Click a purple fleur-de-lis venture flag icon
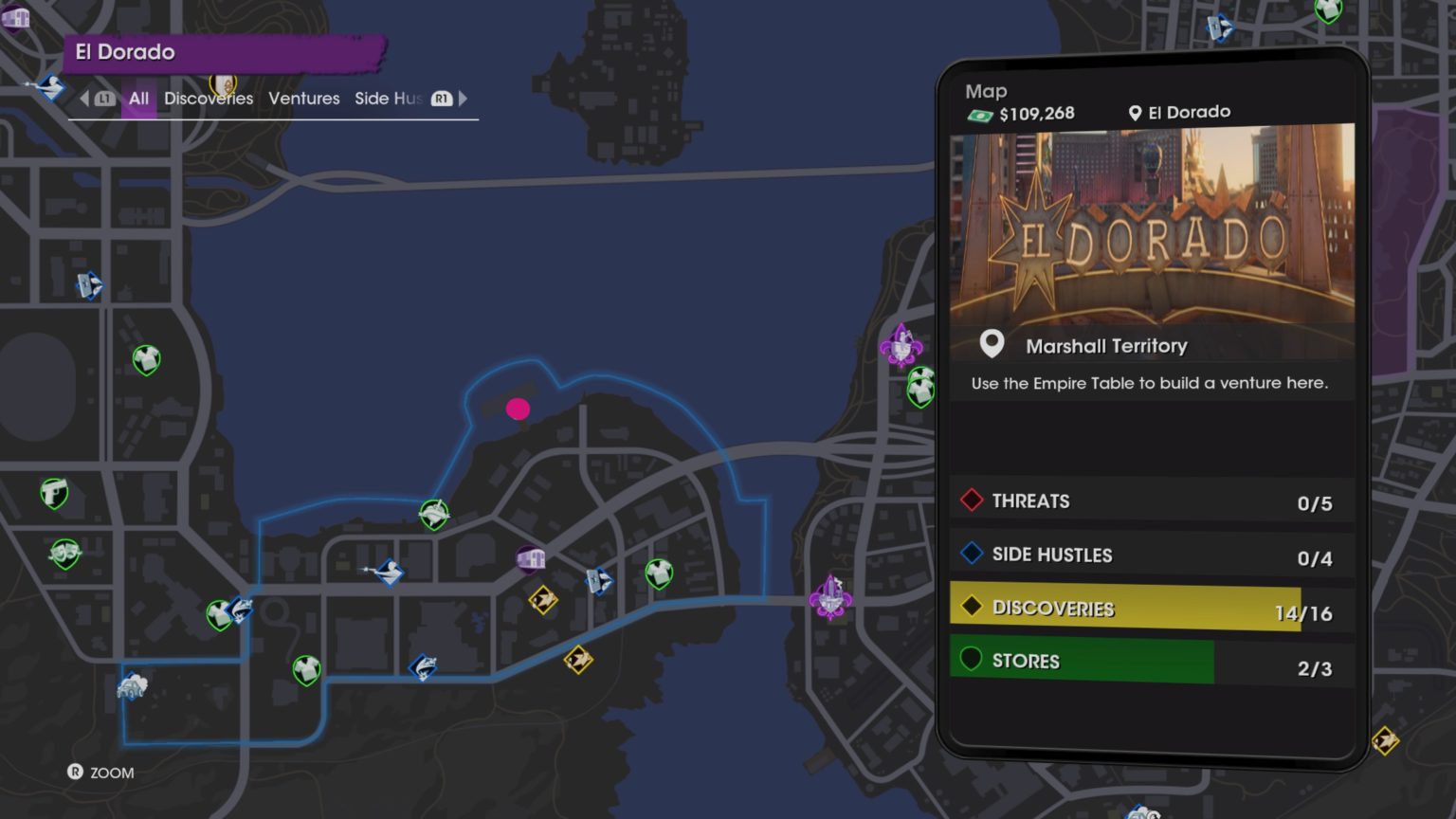This screenshot has width=1456, height=819. pos(901,346)
